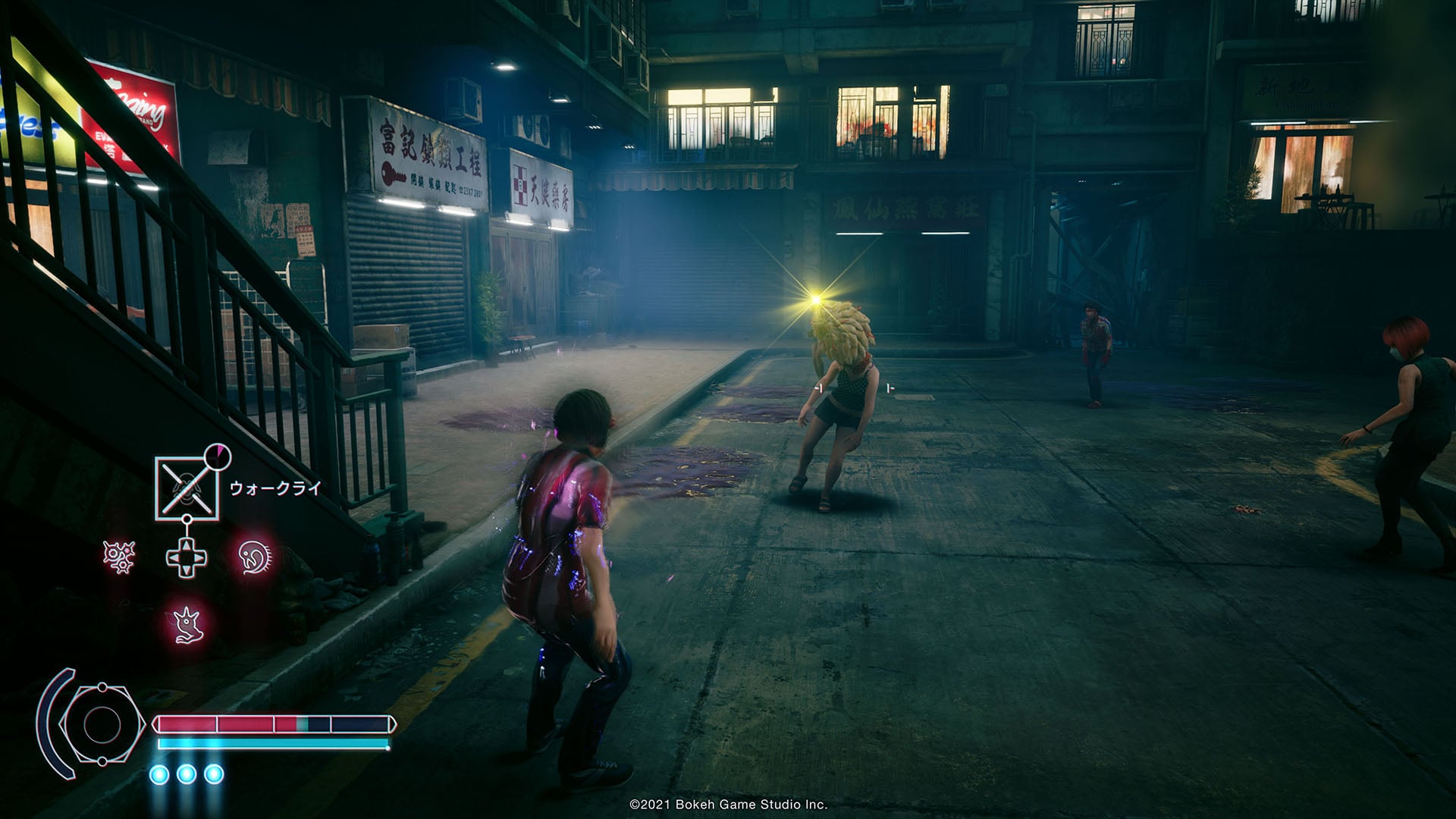Activate the curled tentacle eye ability
1456x819 pixels.
[254, 557]
